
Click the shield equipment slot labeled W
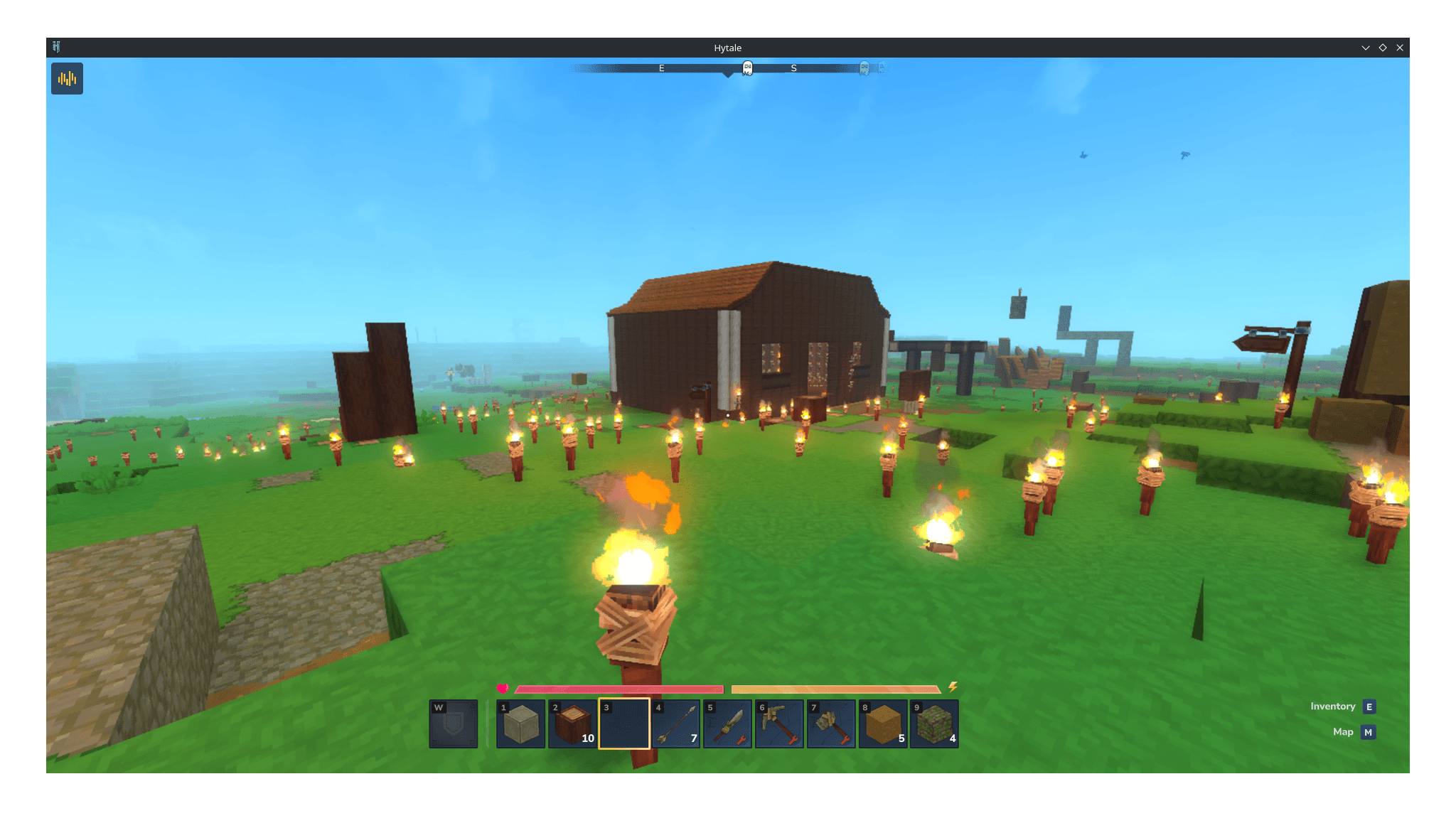452,723
